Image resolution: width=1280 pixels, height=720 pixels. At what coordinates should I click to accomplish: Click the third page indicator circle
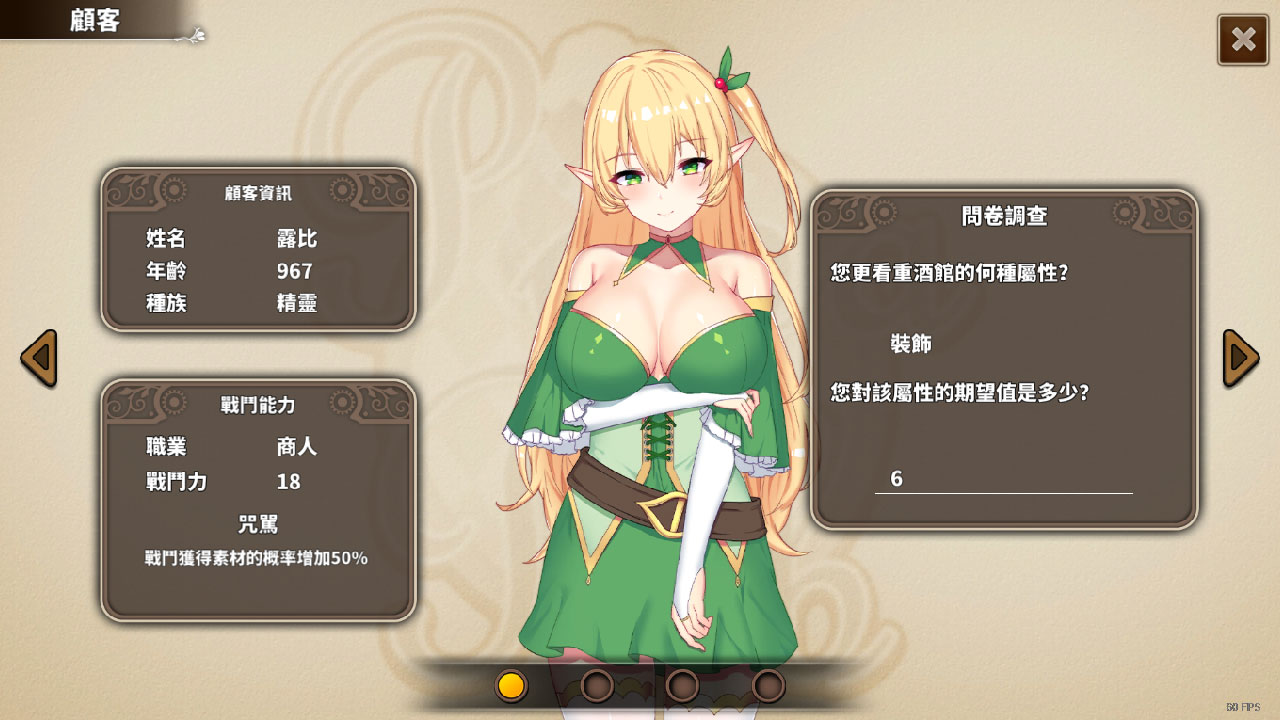click(683, 687)
